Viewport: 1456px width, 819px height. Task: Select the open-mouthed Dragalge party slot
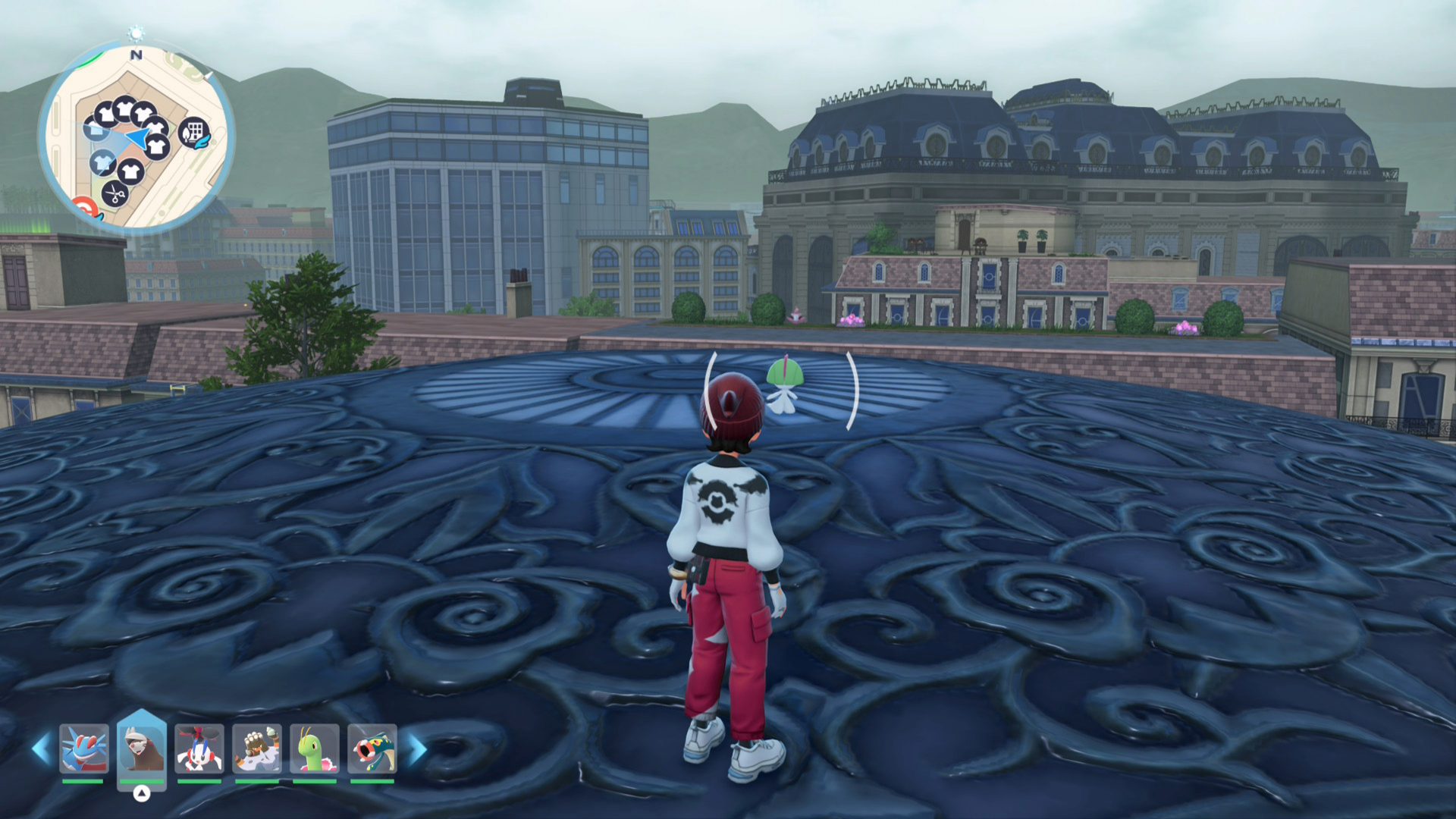coord(372,748)
